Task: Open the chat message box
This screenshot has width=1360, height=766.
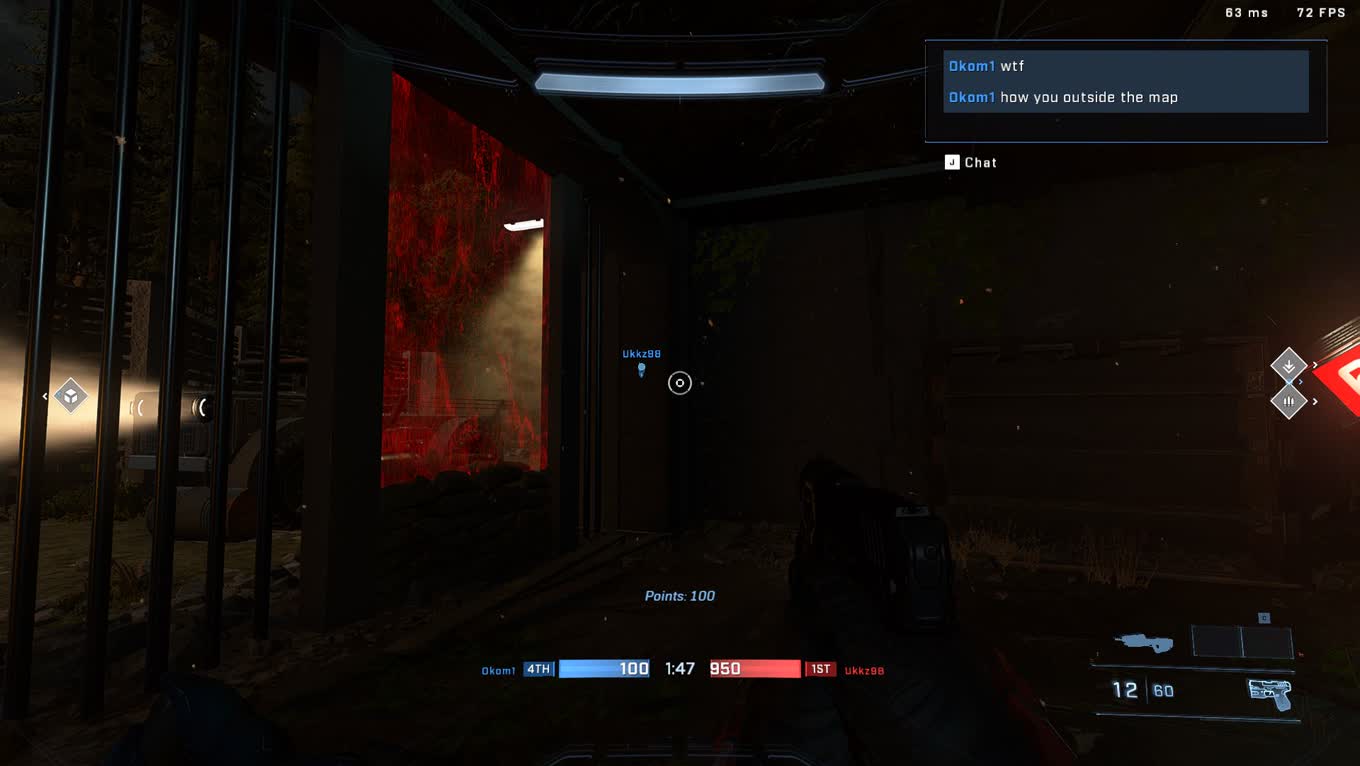Action: tap(971, 162)
